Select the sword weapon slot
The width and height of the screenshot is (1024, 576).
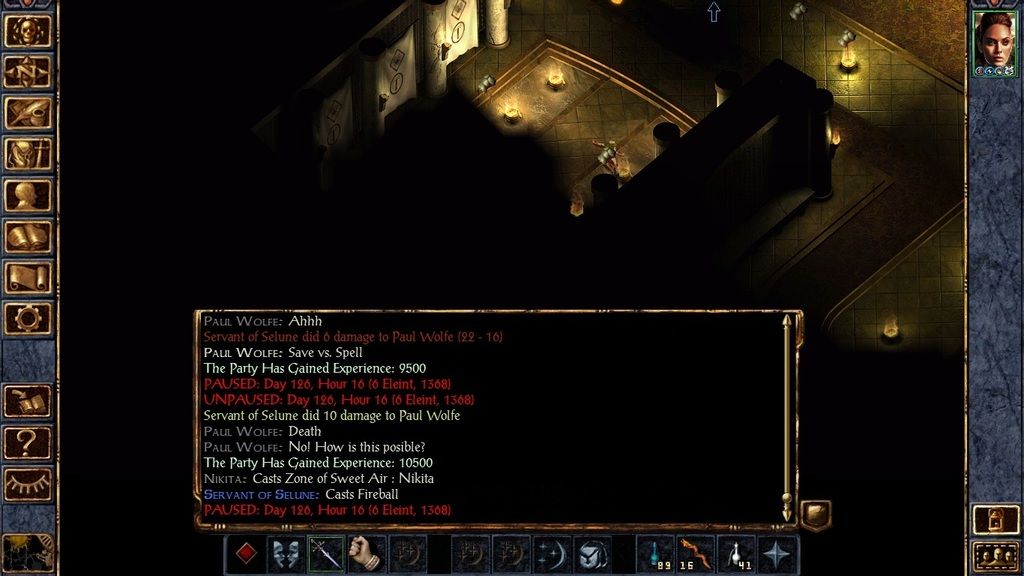pos(326,554)
